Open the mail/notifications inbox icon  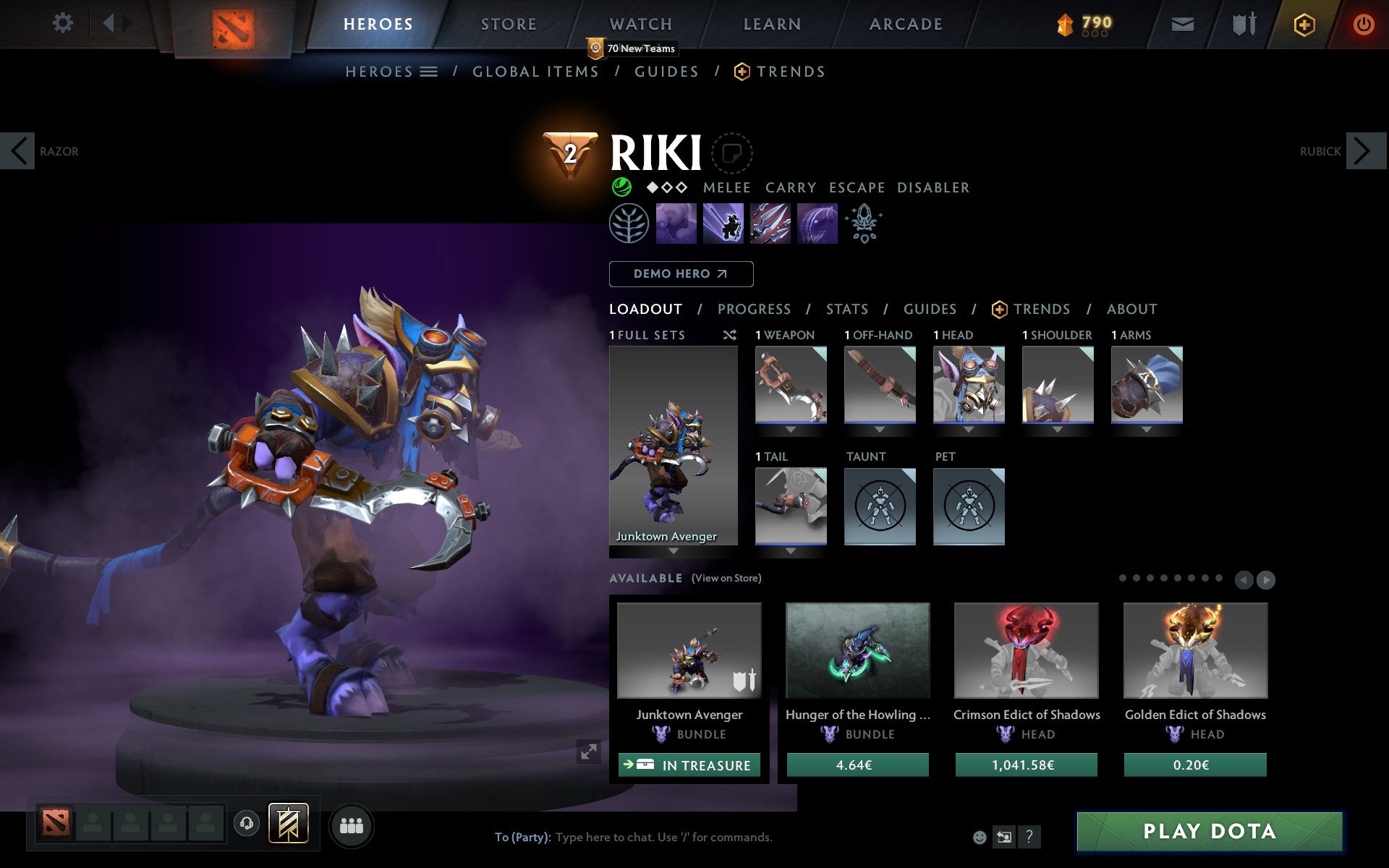point(1182,23)
